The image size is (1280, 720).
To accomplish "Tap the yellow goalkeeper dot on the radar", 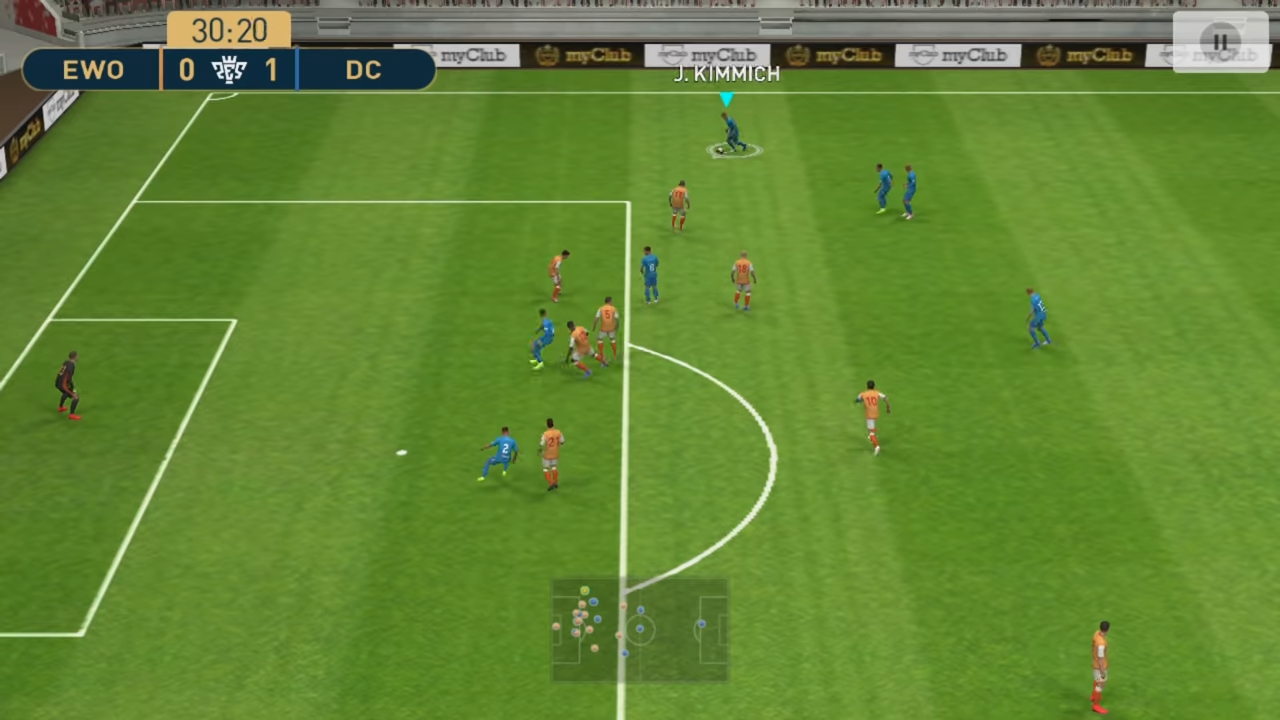I will click(585, 590).
